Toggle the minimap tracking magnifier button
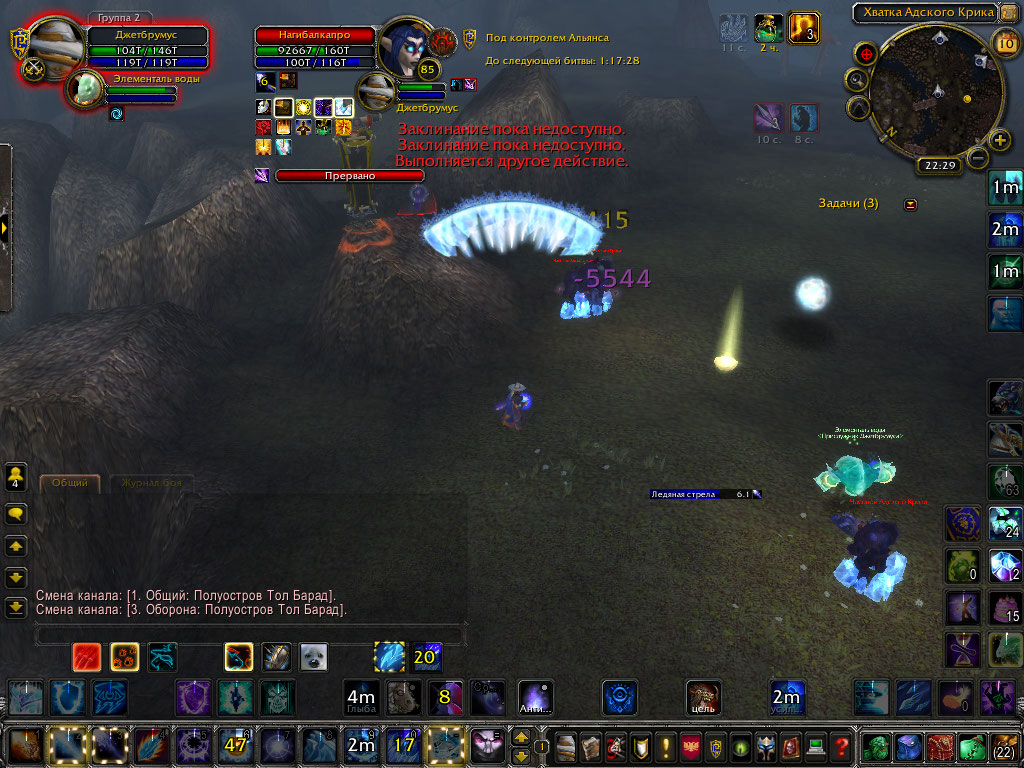This screenshot has width=1024, height=768. click(859, 79)
